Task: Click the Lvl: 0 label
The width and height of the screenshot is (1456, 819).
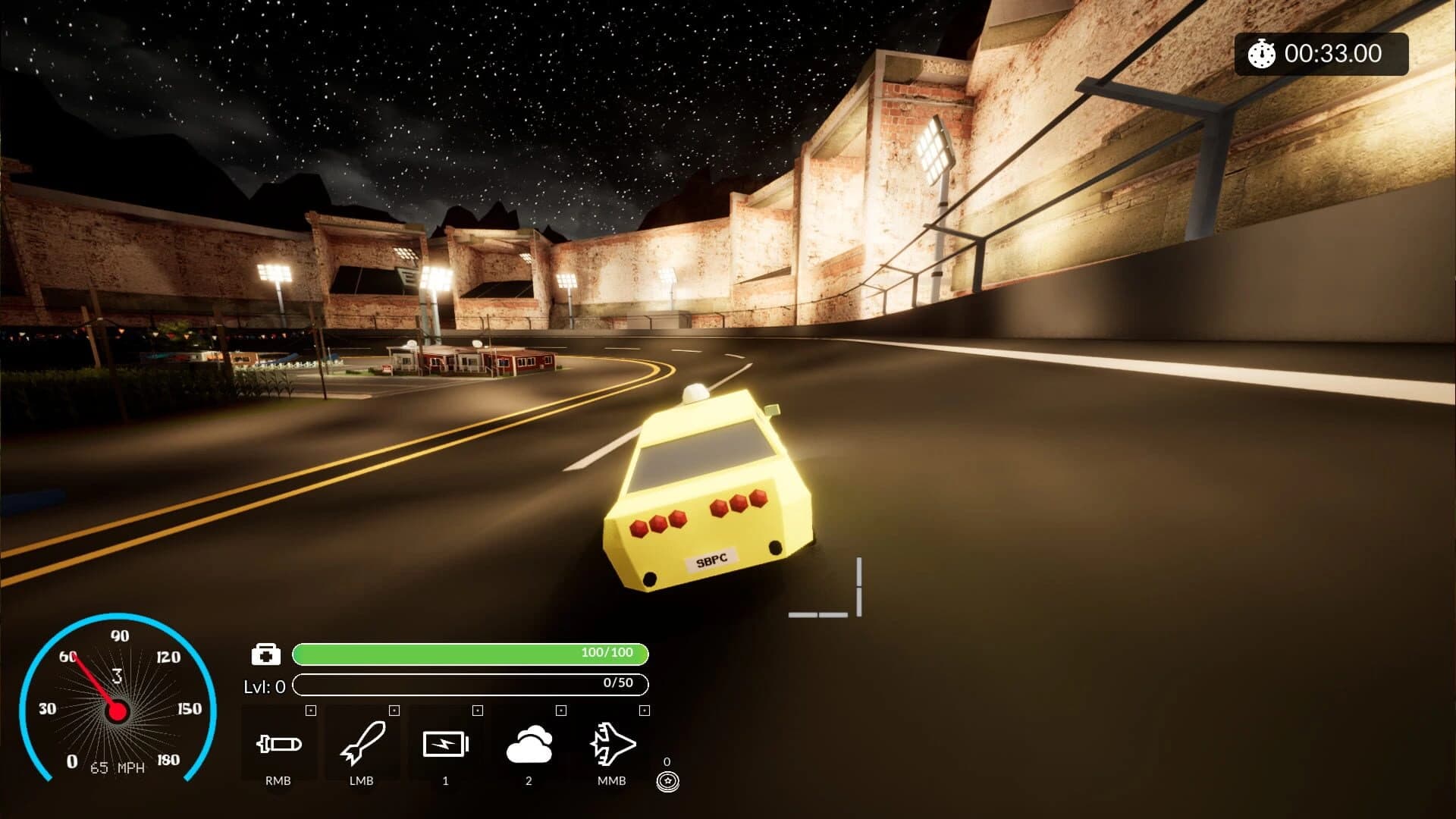Action: [265, 685]
